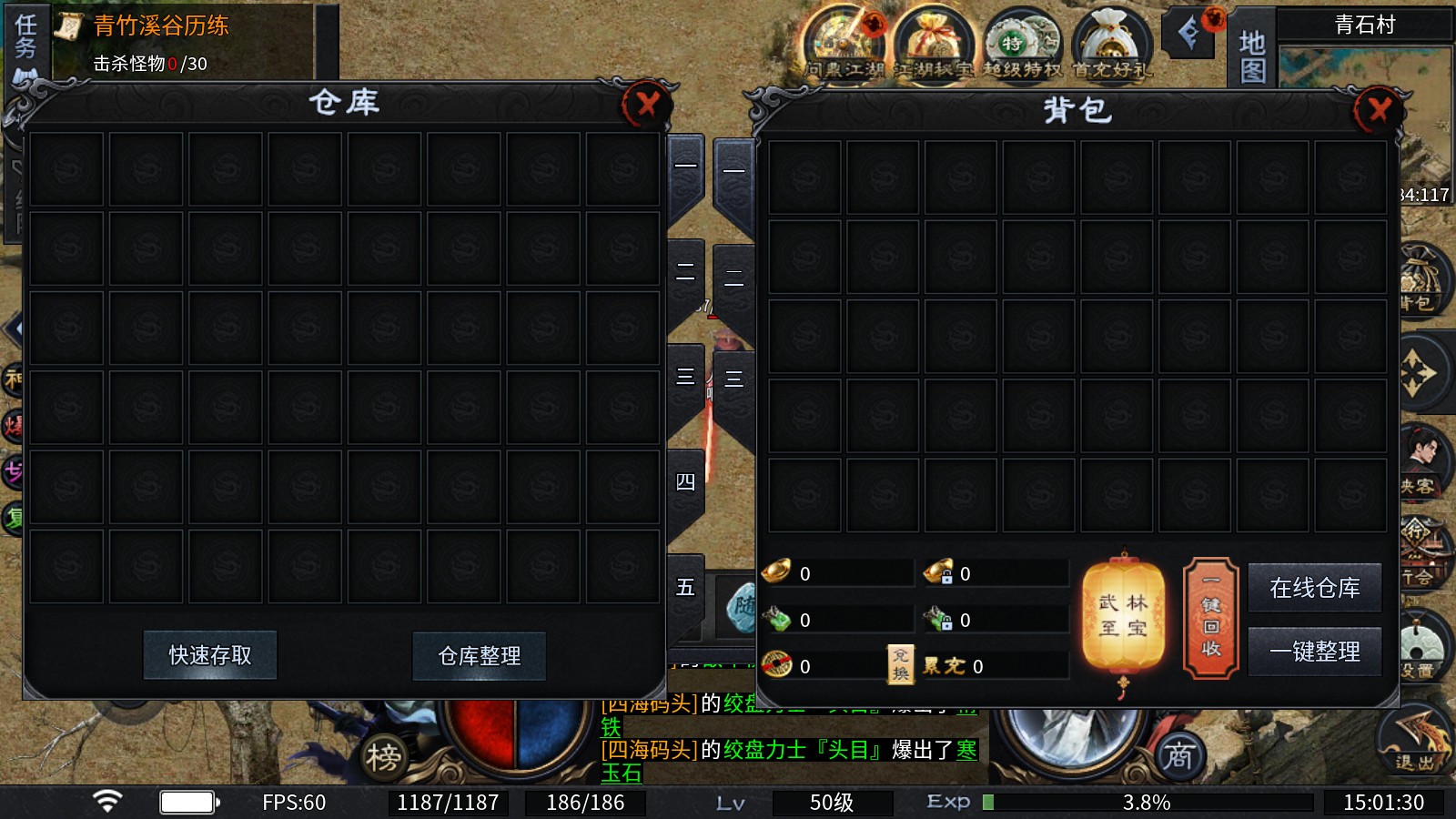Viewport: 1456px width, 819px height.
Task: Open the 榜 ranking button
Action: (x=383, y=756)
